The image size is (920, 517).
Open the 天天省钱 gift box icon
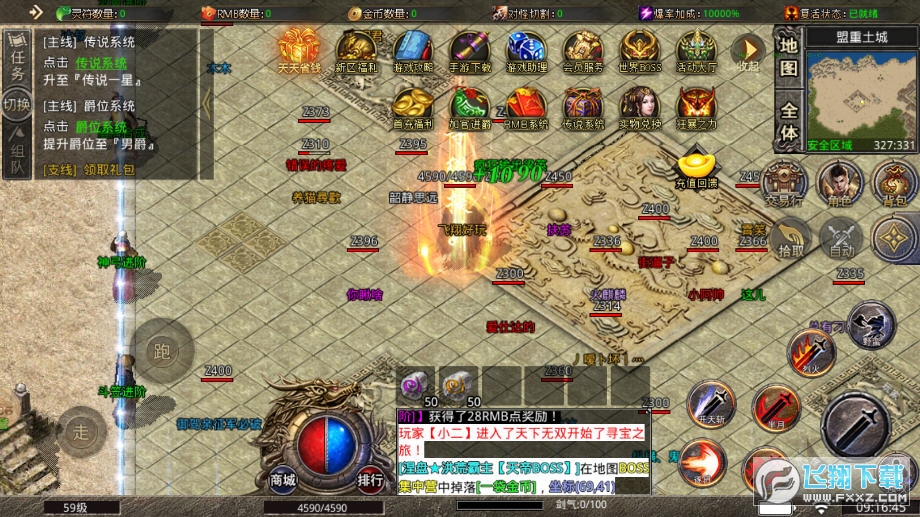point(299,49)
